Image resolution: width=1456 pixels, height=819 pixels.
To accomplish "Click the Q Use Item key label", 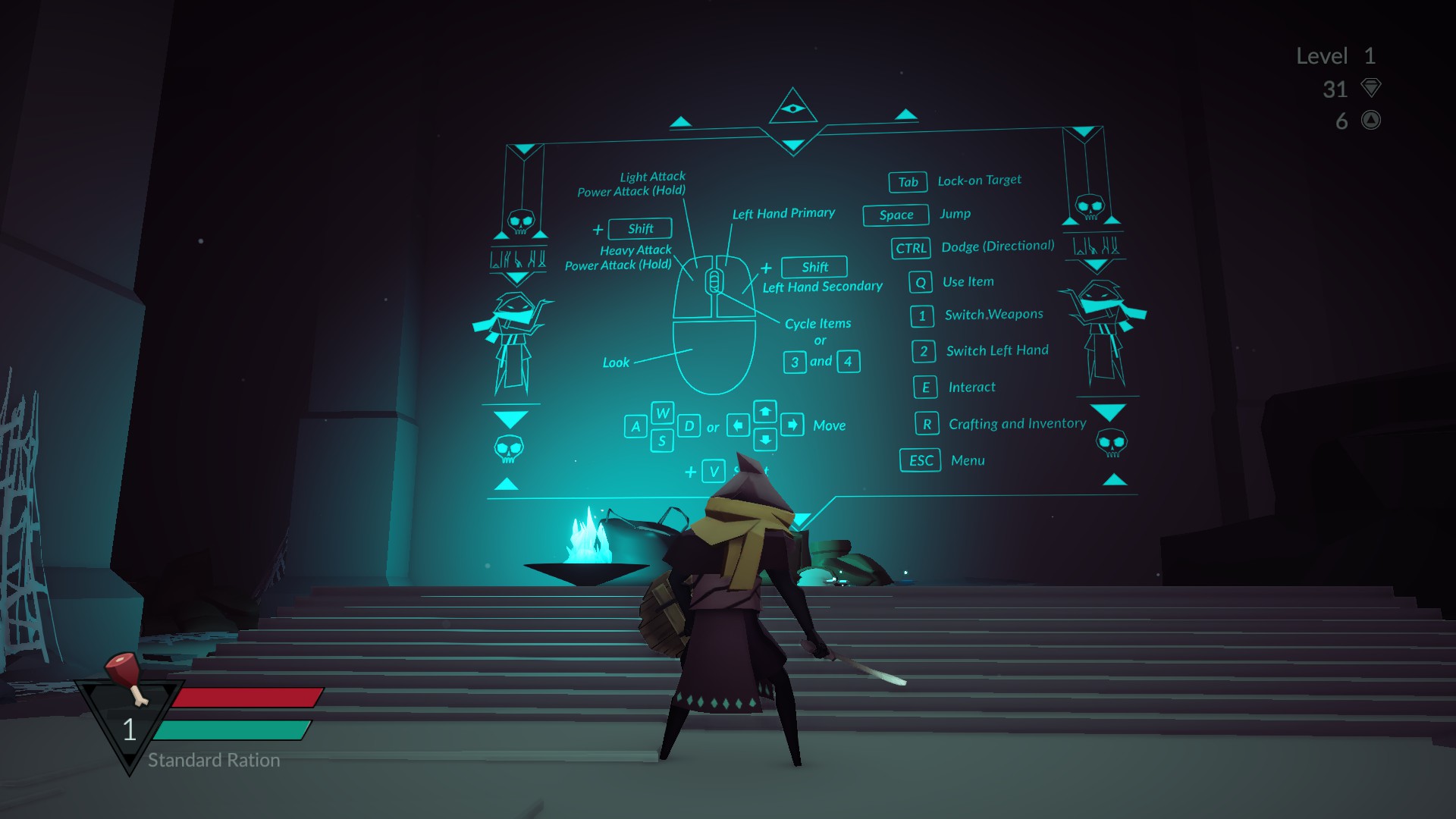I will 920,281.
